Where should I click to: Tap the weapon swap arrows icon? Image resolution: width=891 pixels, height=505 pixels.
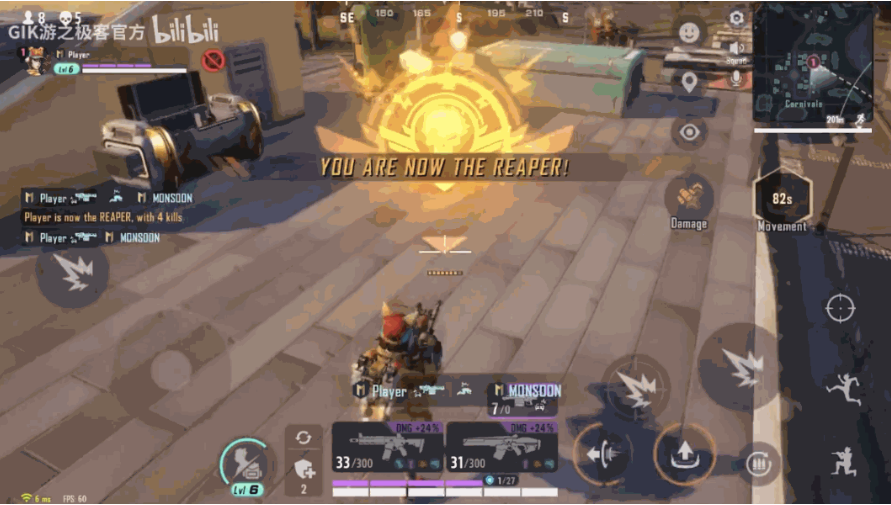(x=304, y=437)
